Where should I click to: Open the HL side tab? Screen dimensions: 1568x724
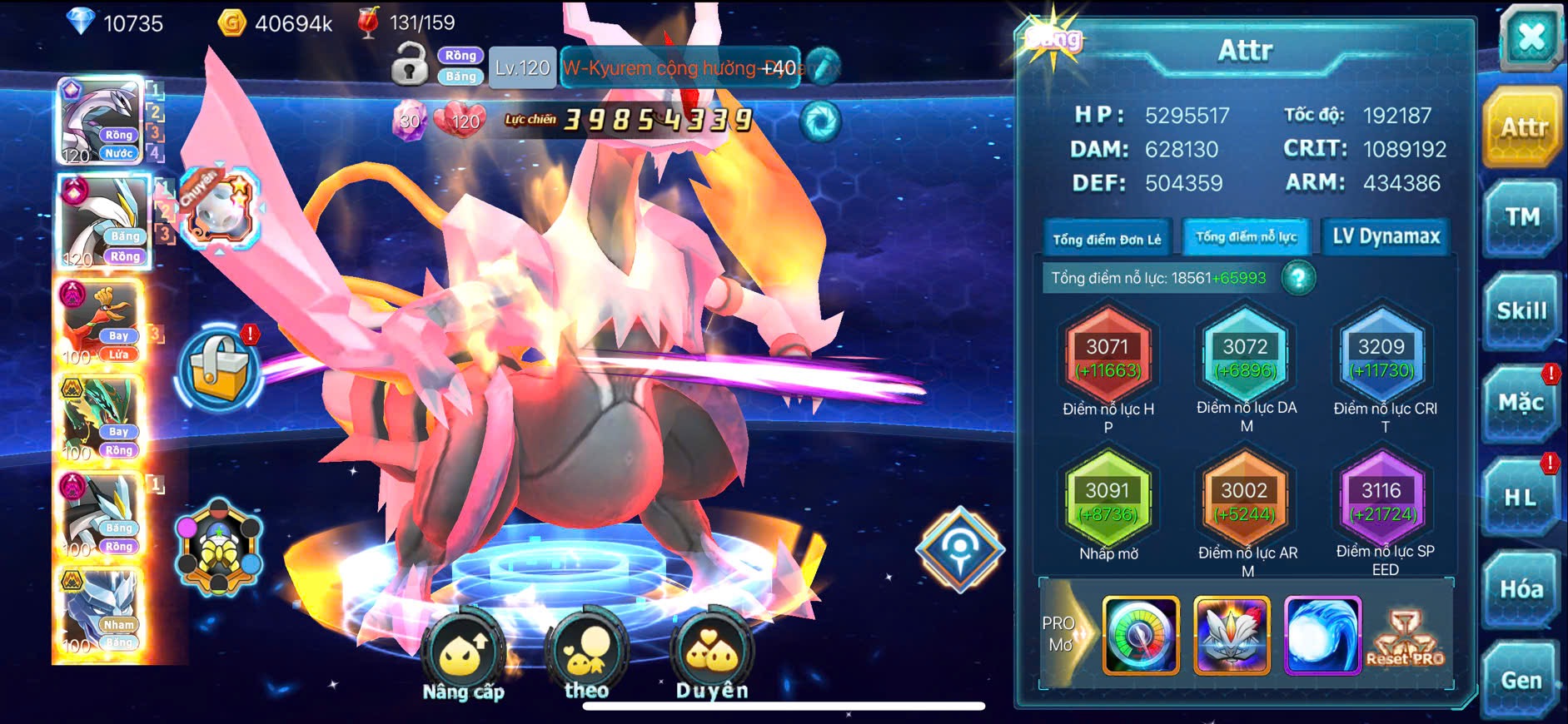coord(1521,498)
